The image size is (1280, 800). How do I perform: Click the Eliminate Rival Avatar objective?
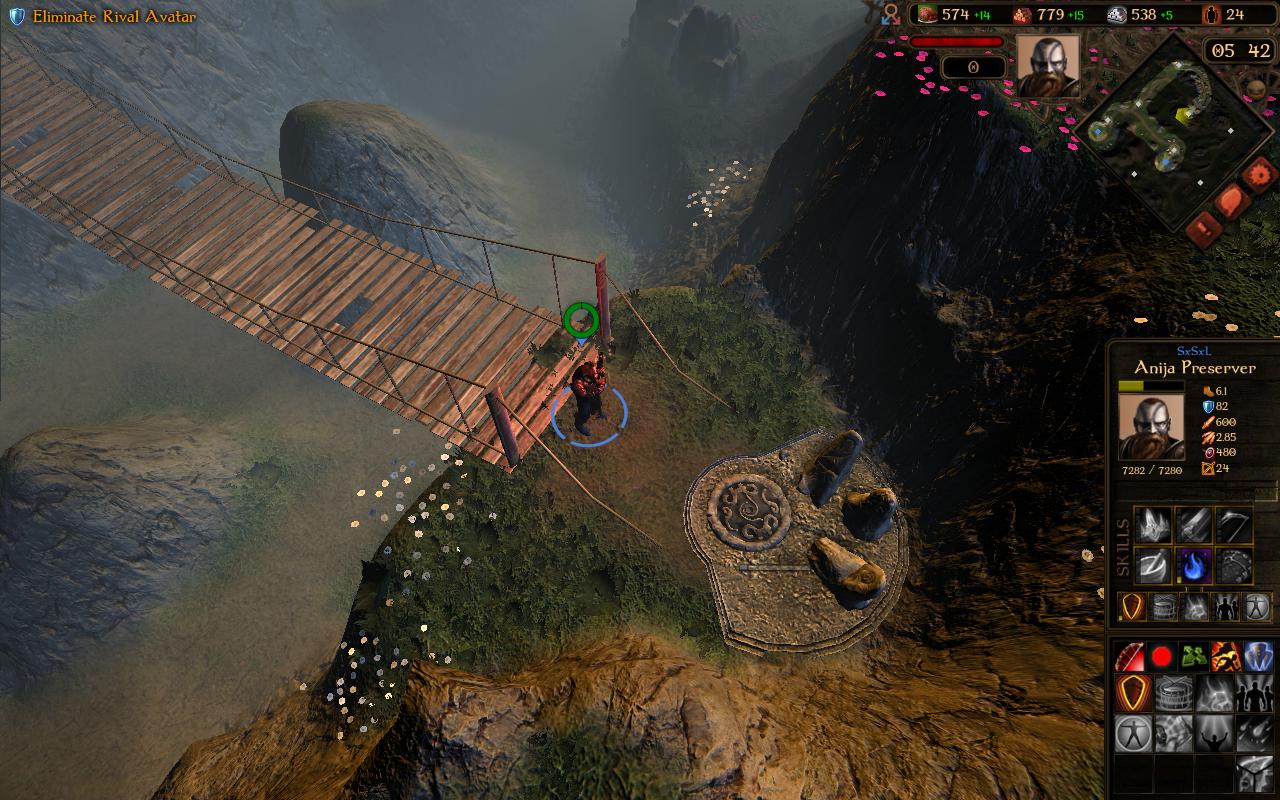click(x=113, y=17)
